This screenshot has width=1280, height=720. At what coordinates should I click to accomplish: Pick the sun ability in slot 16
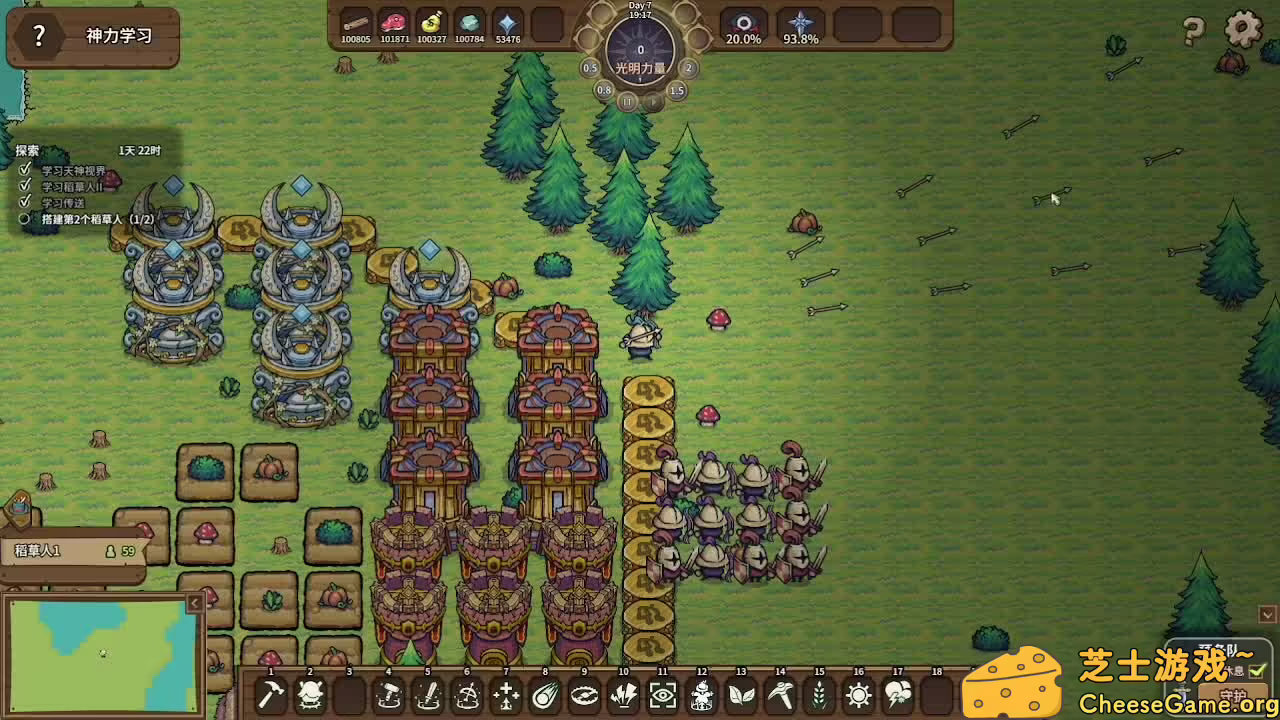tap(857, 694)
